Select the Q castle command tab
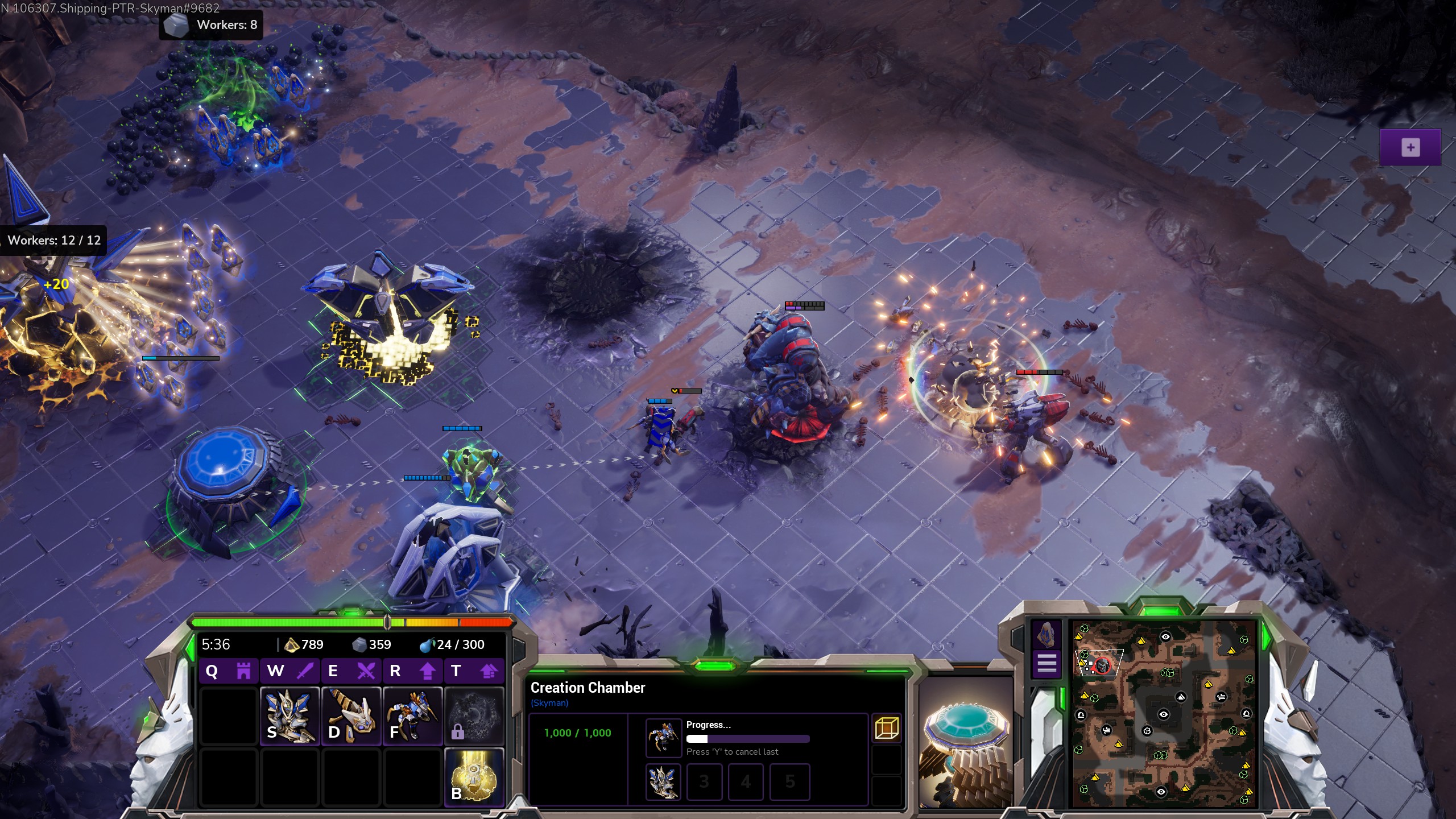This screenshot has width=1456, height=819. tap(228, 671)
